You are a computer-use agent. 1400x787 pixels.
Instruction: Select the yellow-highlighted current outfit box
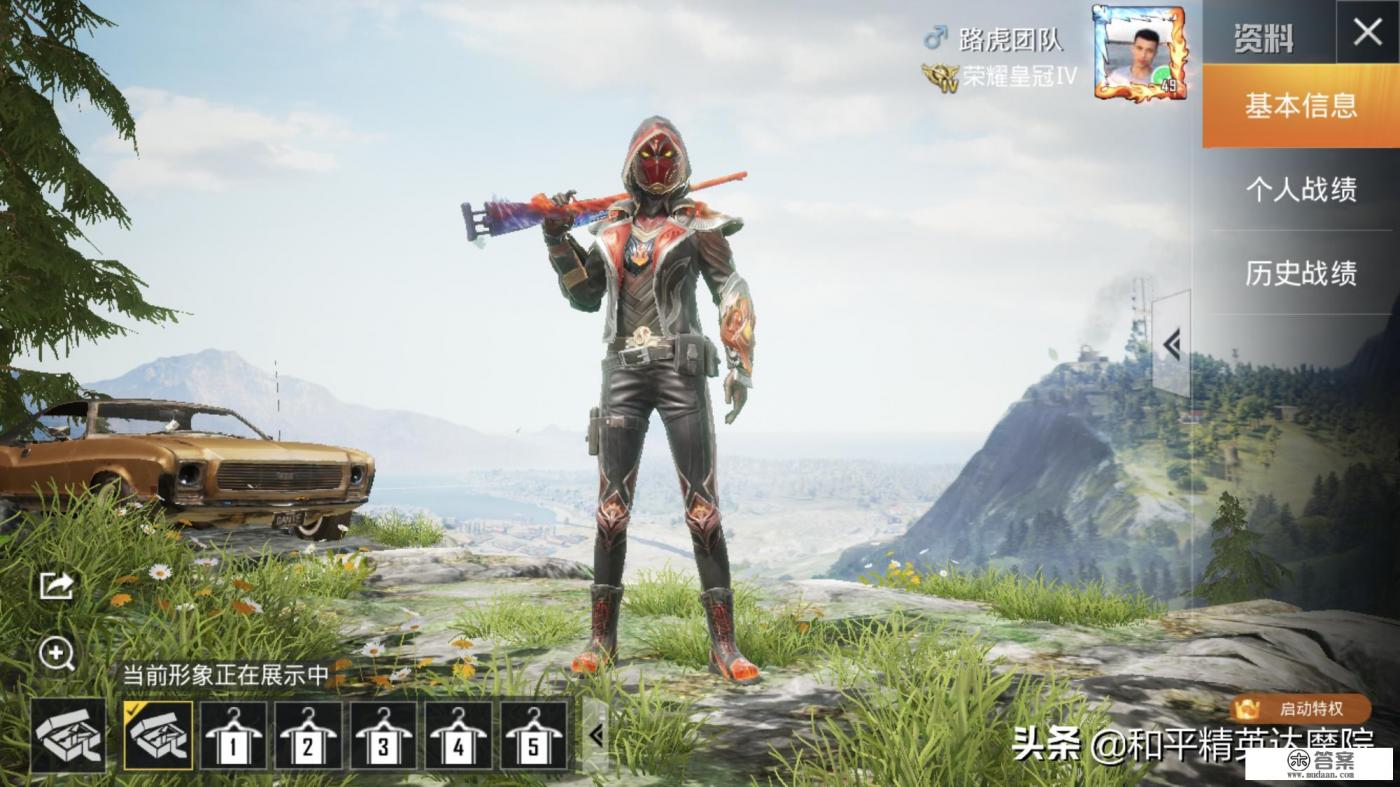pyautogui.click(x=158, y=735)
